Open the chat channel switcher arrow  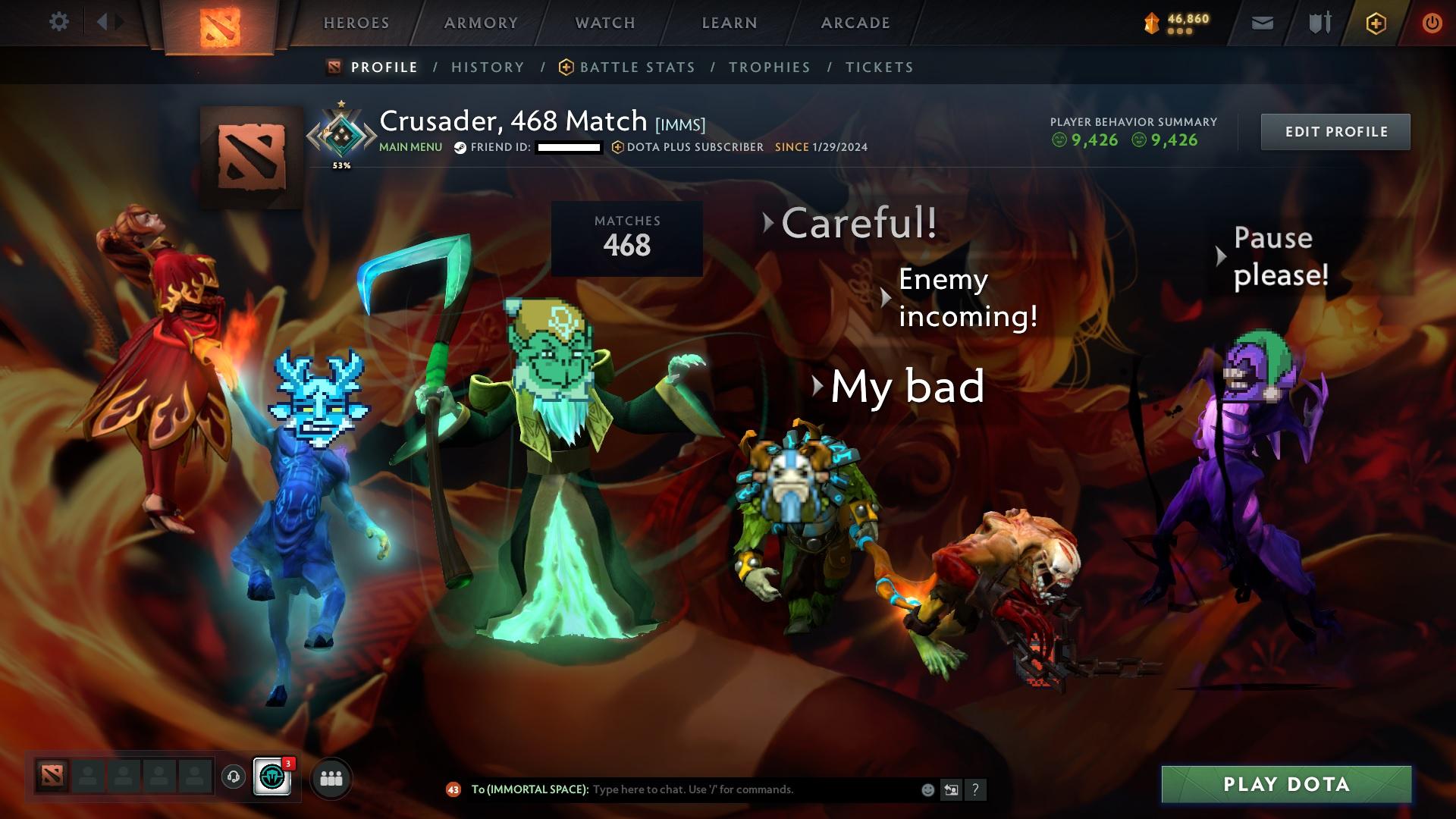[x=950, y=790]
